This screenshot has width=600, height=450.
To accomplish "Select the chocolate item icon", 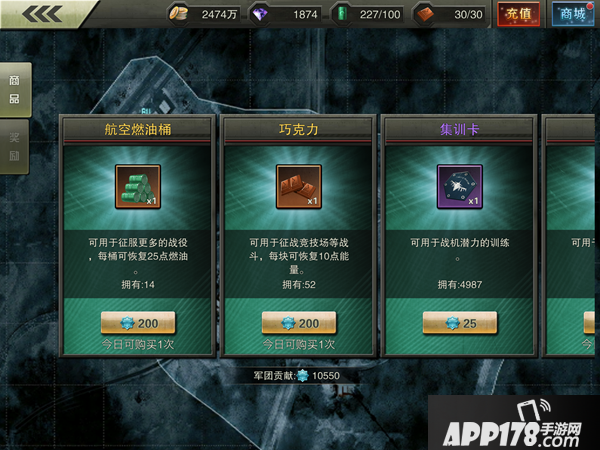I will (298, 186).
